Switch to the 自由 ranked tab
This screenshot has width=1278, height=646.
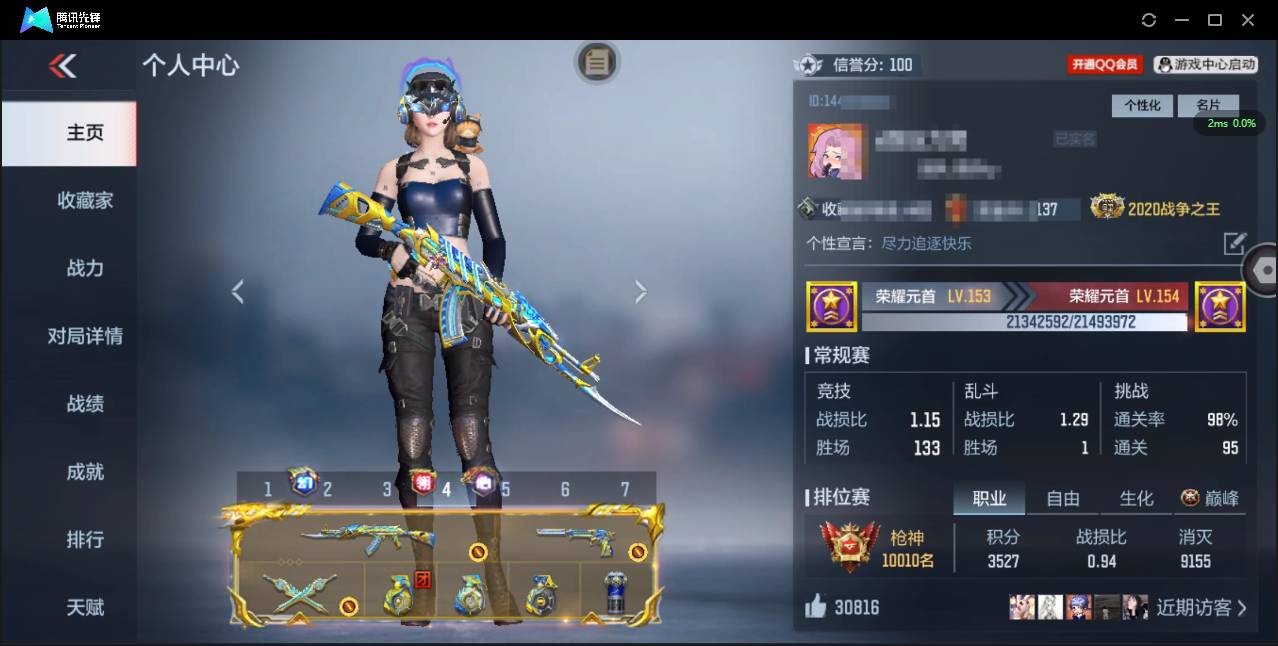(x=1063, y=498)
